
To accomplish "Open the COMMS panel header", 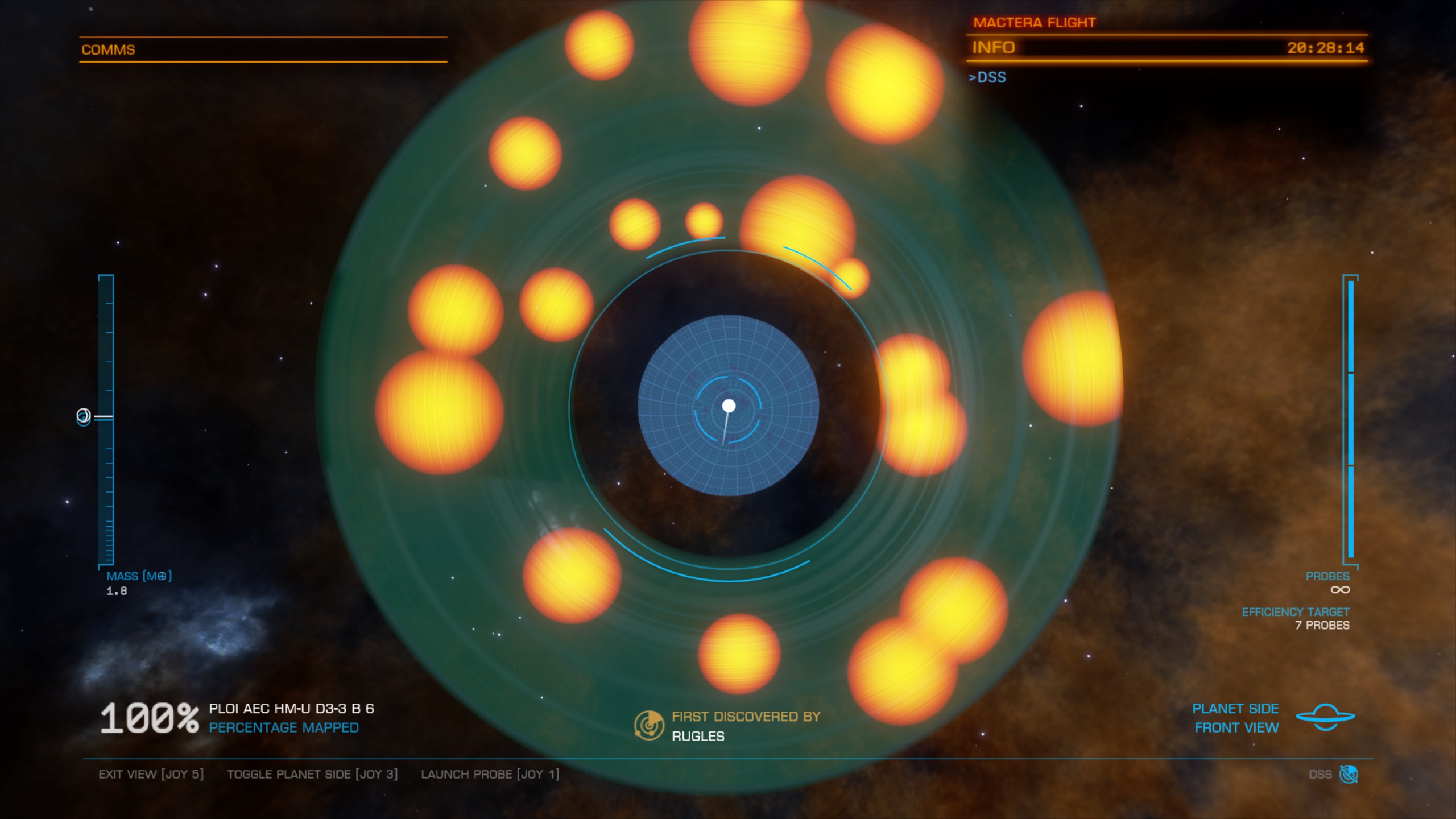I will click(x=108, y=50).
